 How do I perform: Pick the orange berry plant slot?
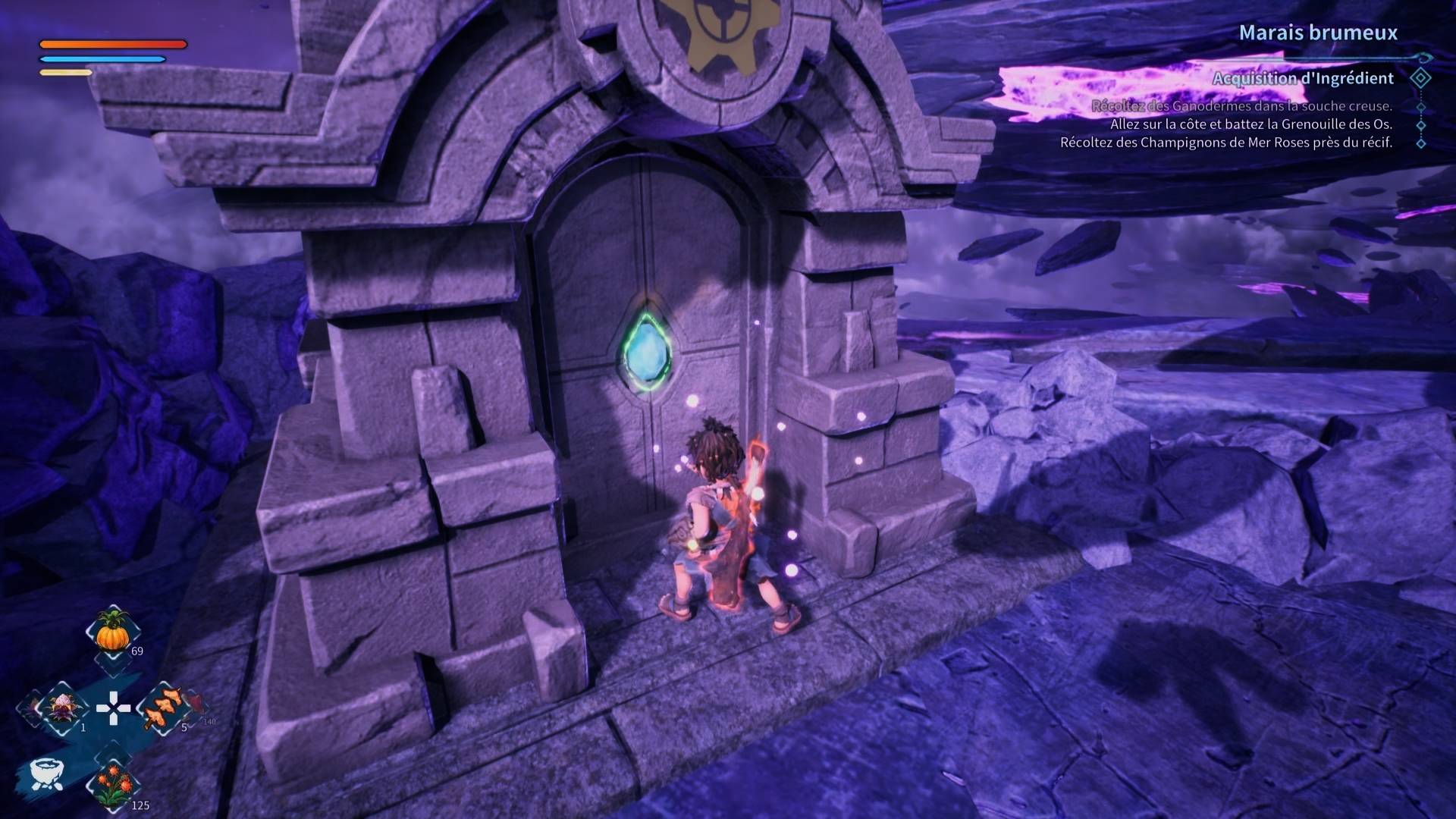[113, 785]
